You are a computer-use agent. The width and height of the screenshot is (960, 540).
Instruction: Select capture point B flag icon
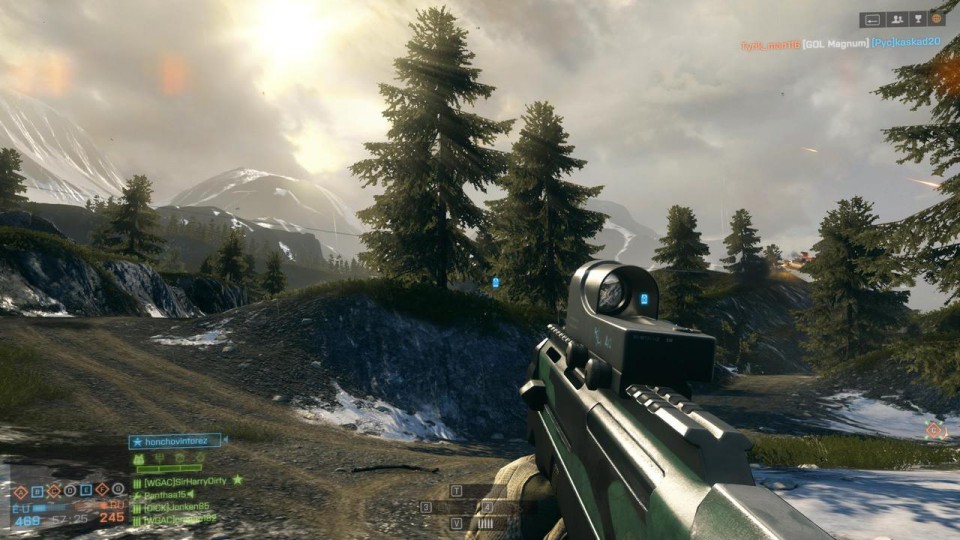[x=36, y=490]
